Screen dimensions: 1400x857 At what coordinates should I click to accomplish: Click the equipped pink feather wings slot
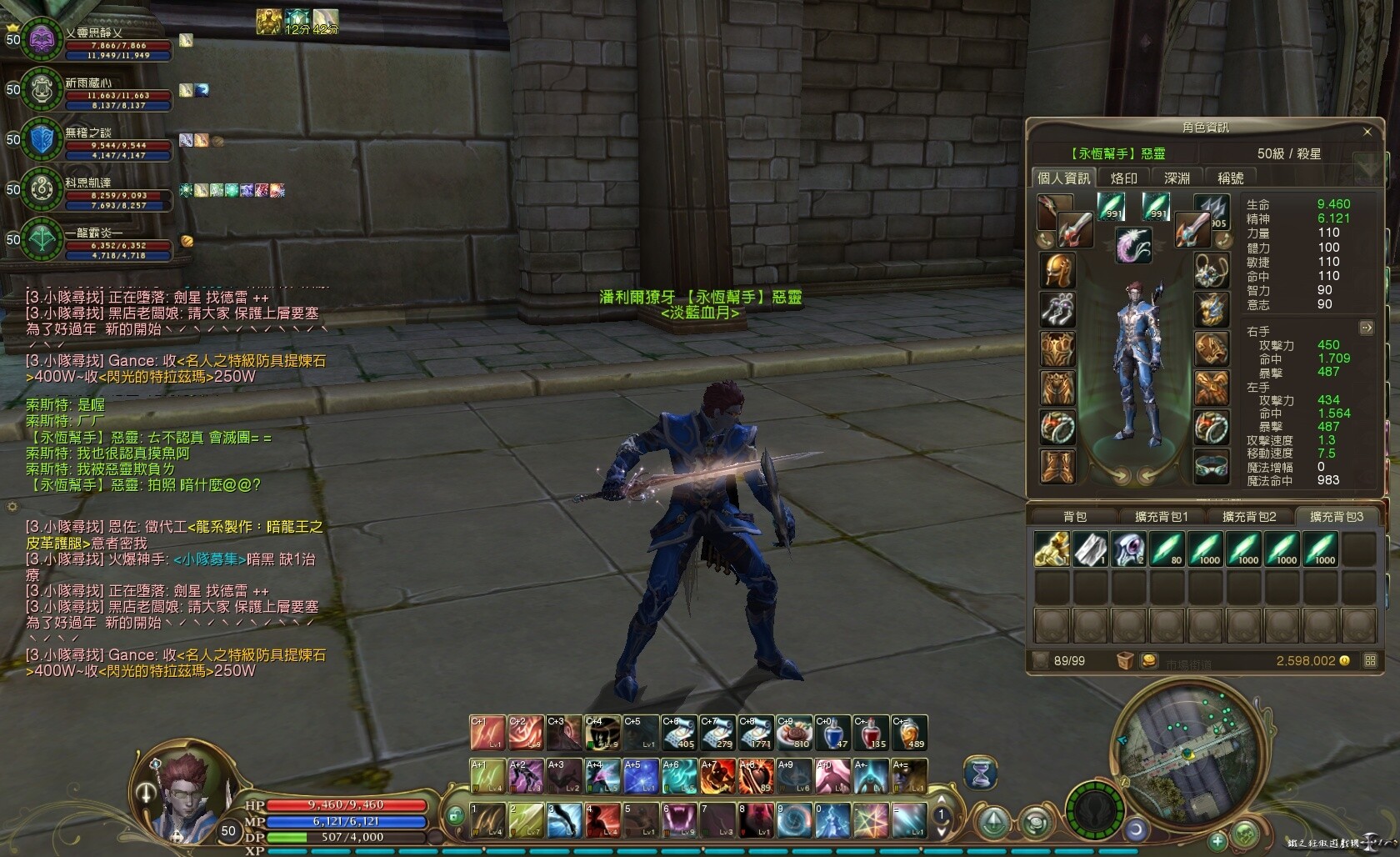(x=1133, y=245)
